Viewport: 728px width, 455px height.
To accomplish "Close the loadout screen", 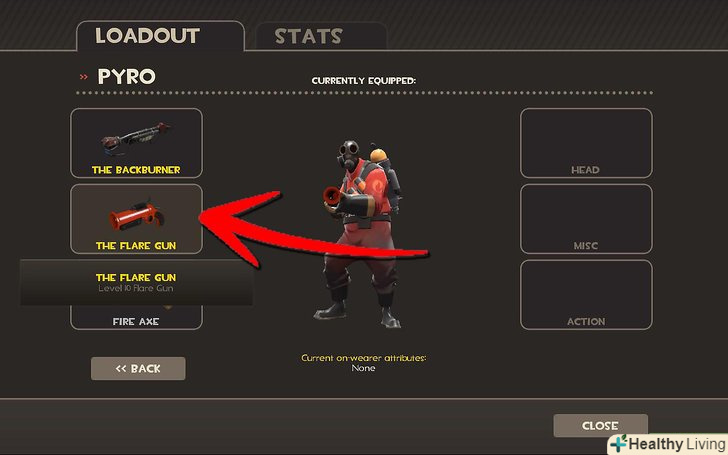I will (x=600, y=426).
